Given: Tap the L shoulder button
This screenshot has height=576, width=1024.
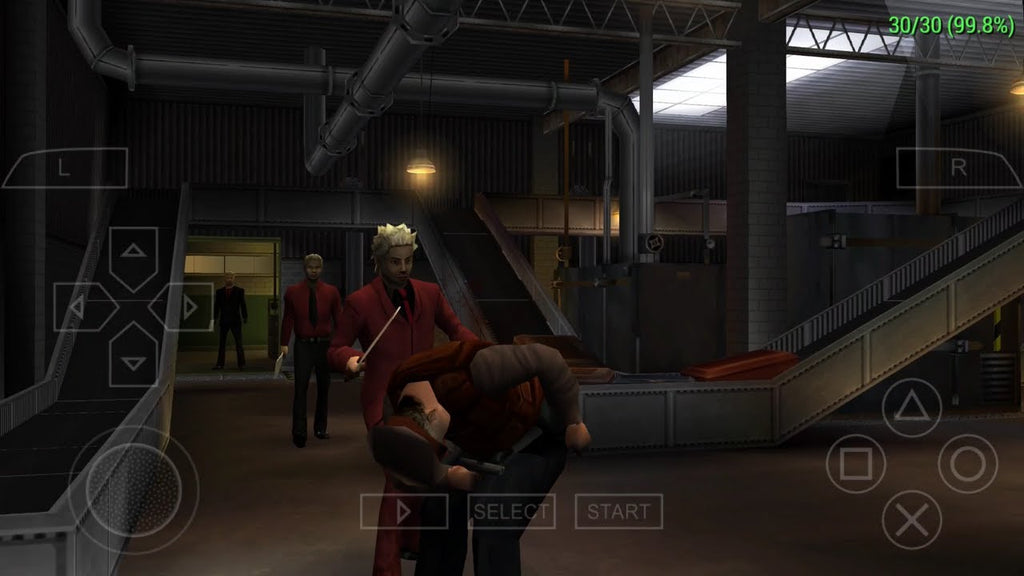Looking at the screenshot, I should 65,168.
